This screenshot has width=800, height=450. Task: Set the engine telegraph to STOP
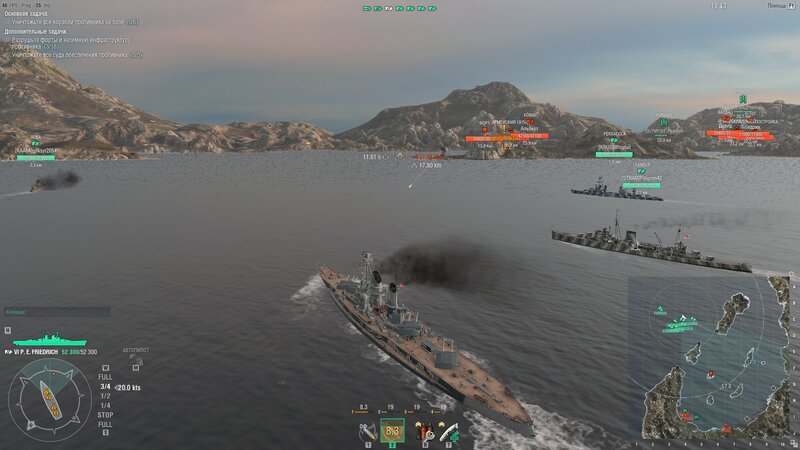coord(104,414)
